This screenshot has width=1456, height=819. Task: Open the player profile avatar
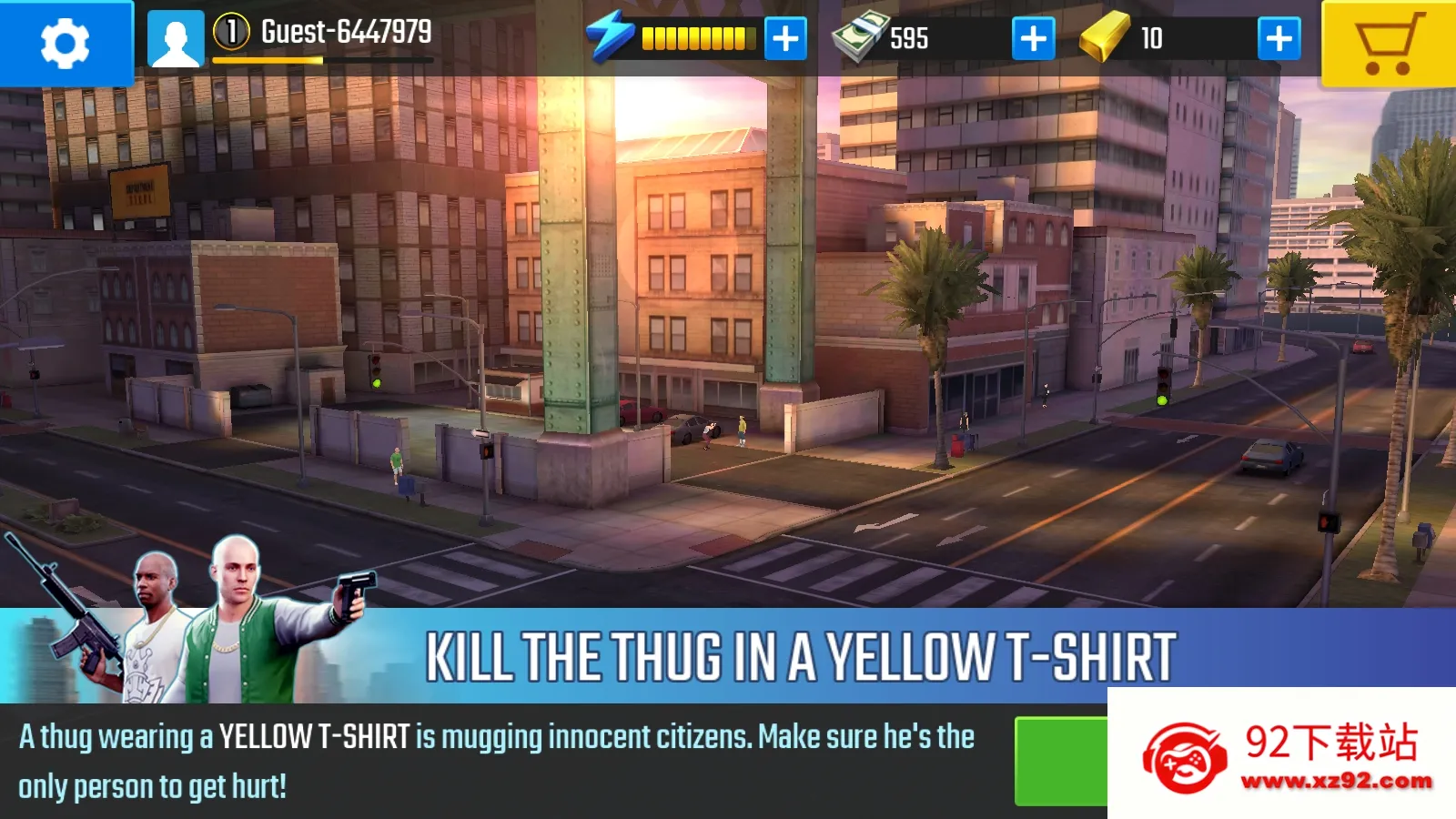click(177, 38)
